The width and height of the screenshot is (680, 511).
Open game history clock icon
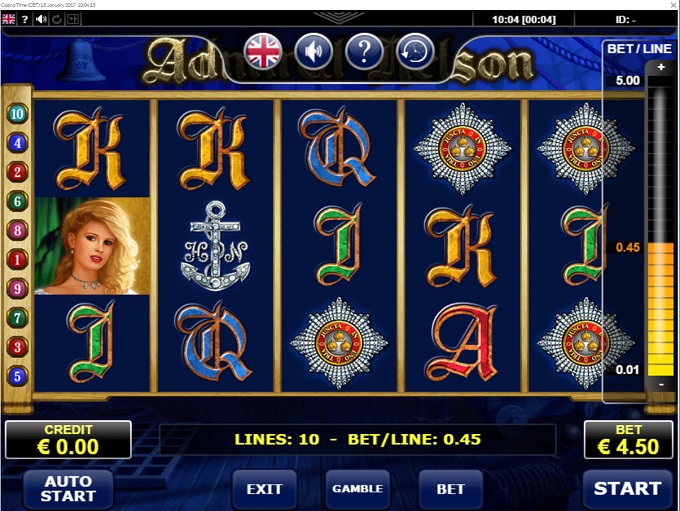(414, 51)
